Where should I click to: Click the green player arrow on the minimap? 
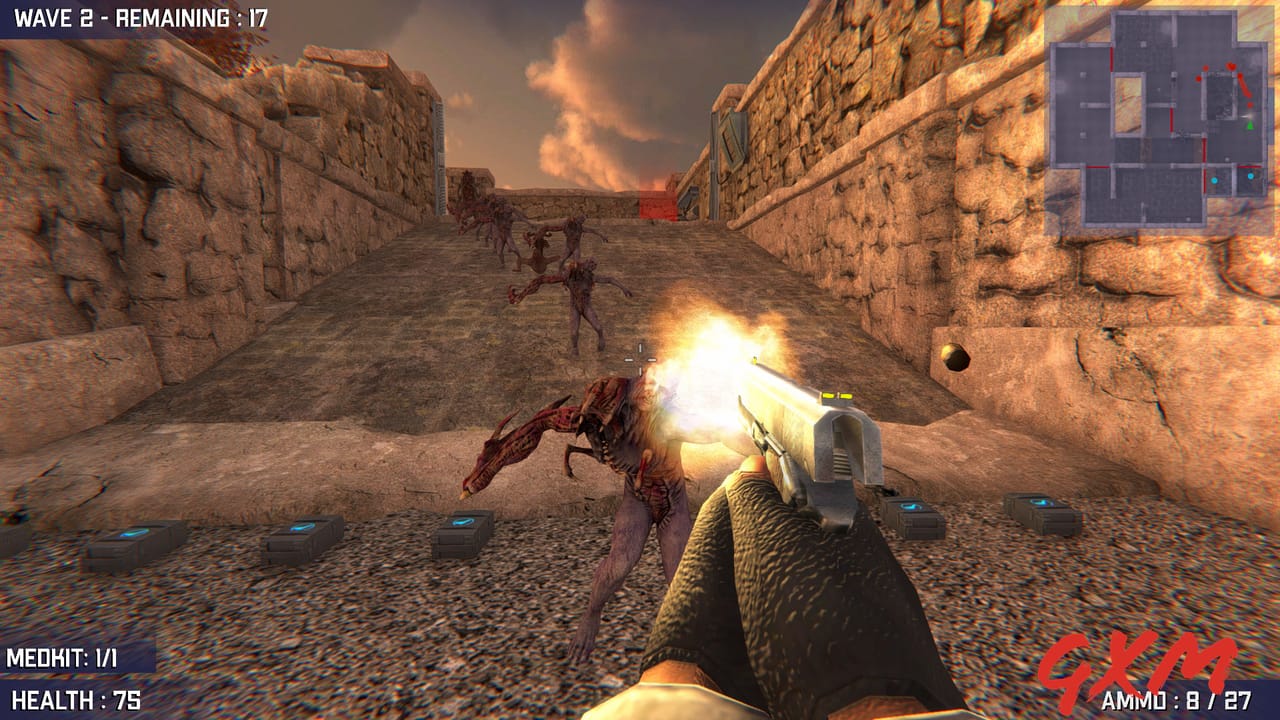[x=1250, y=126]
